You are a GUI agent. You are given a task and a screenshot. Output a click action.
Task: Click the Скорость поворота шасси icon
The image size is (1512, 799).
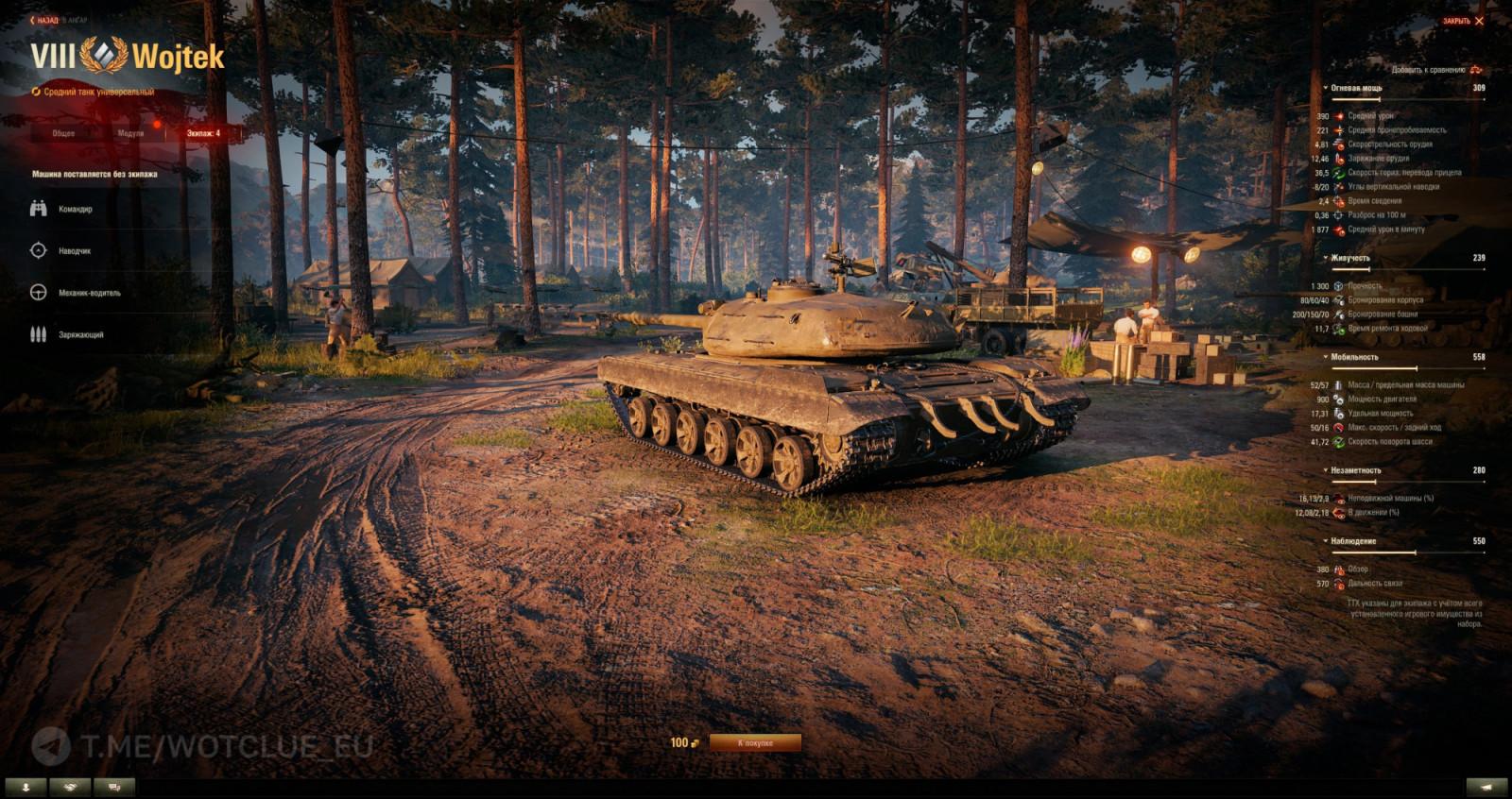pyautogui.click(x=1339, y=441)
